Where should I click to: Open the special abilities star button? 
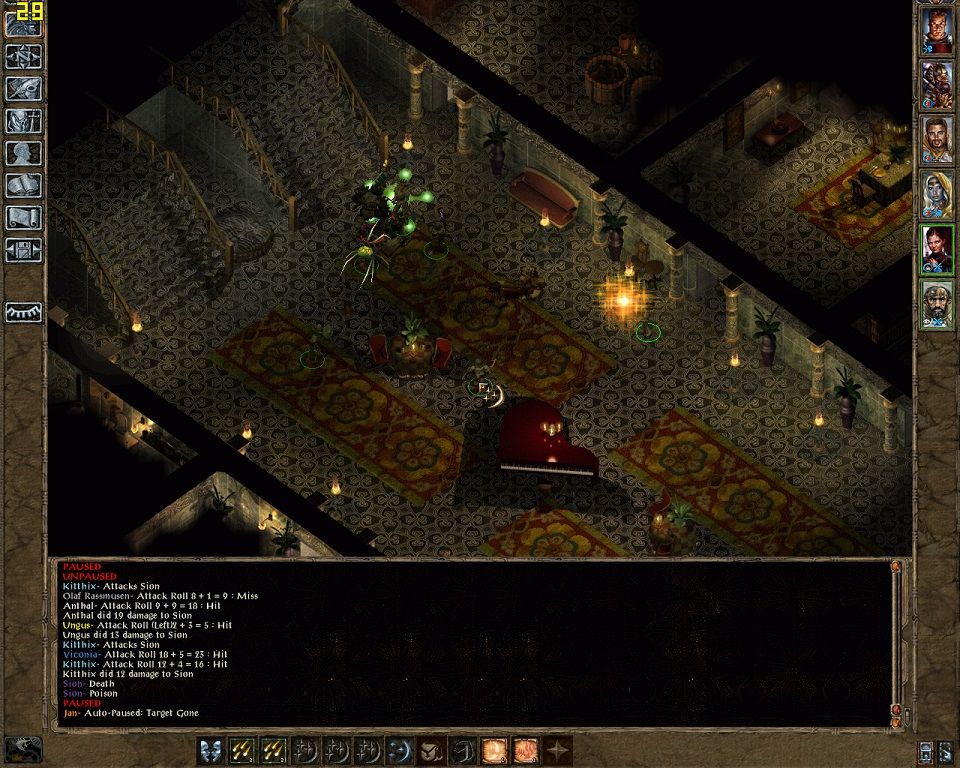click(557, 750)
